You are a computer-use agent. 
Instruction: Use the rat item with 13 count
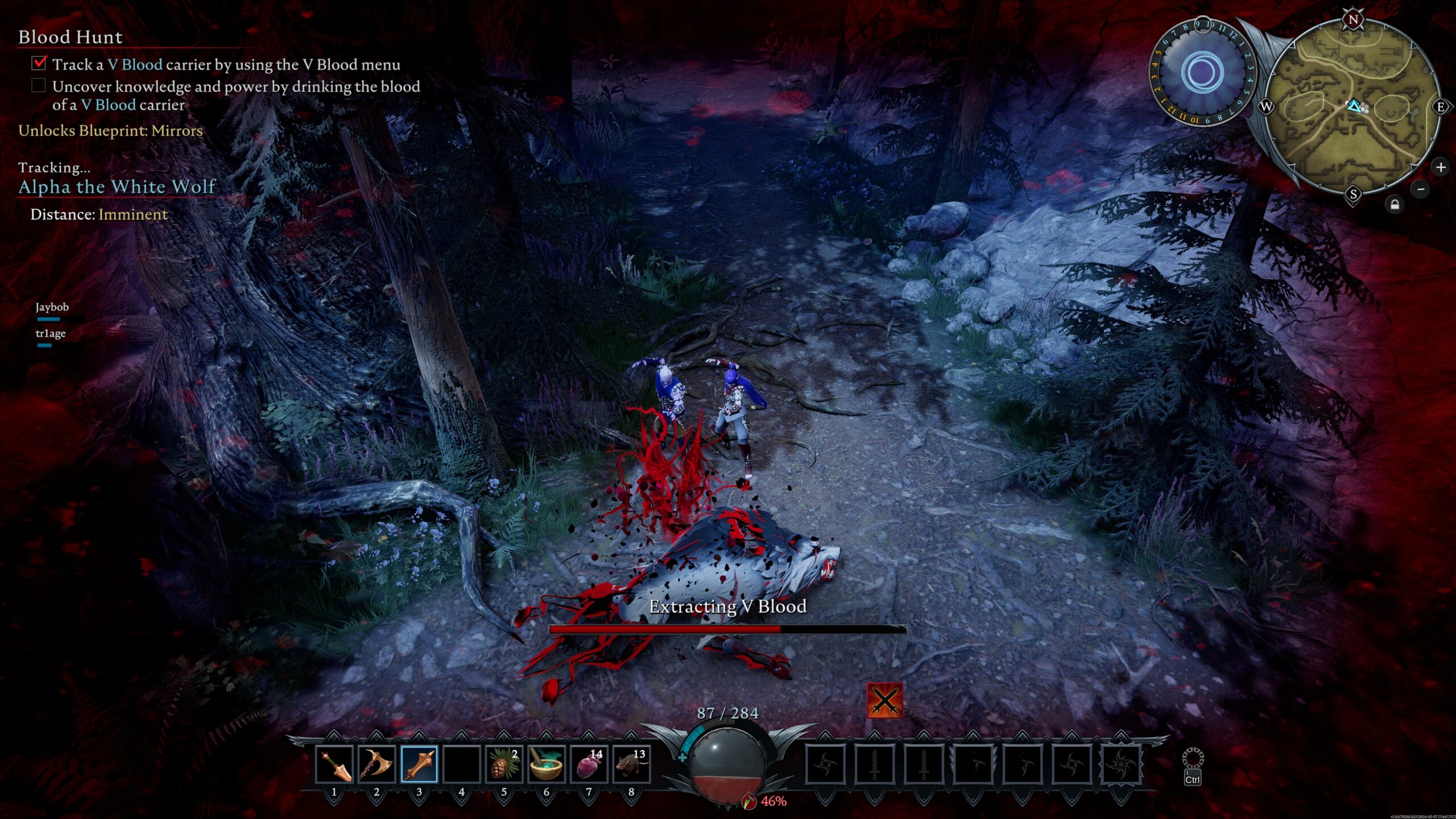631,764
